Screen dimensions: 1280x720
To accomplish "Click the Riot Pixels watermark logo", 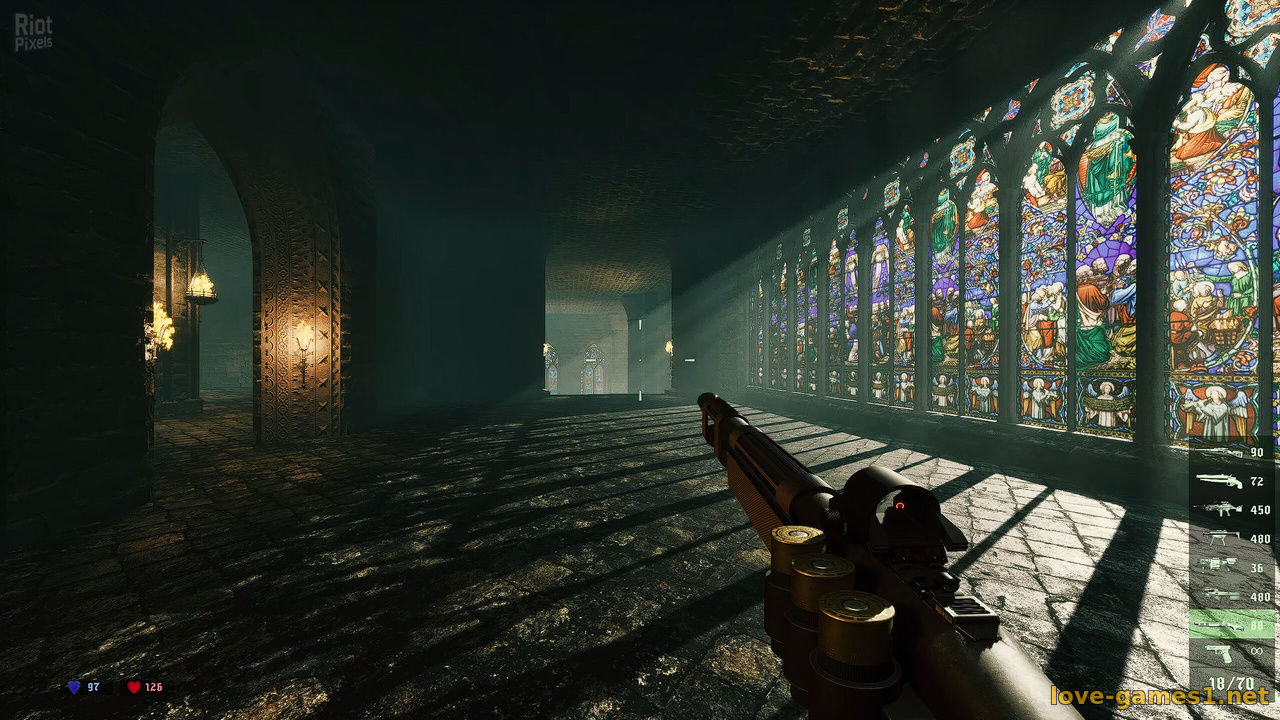I will [x=34, y=32].
